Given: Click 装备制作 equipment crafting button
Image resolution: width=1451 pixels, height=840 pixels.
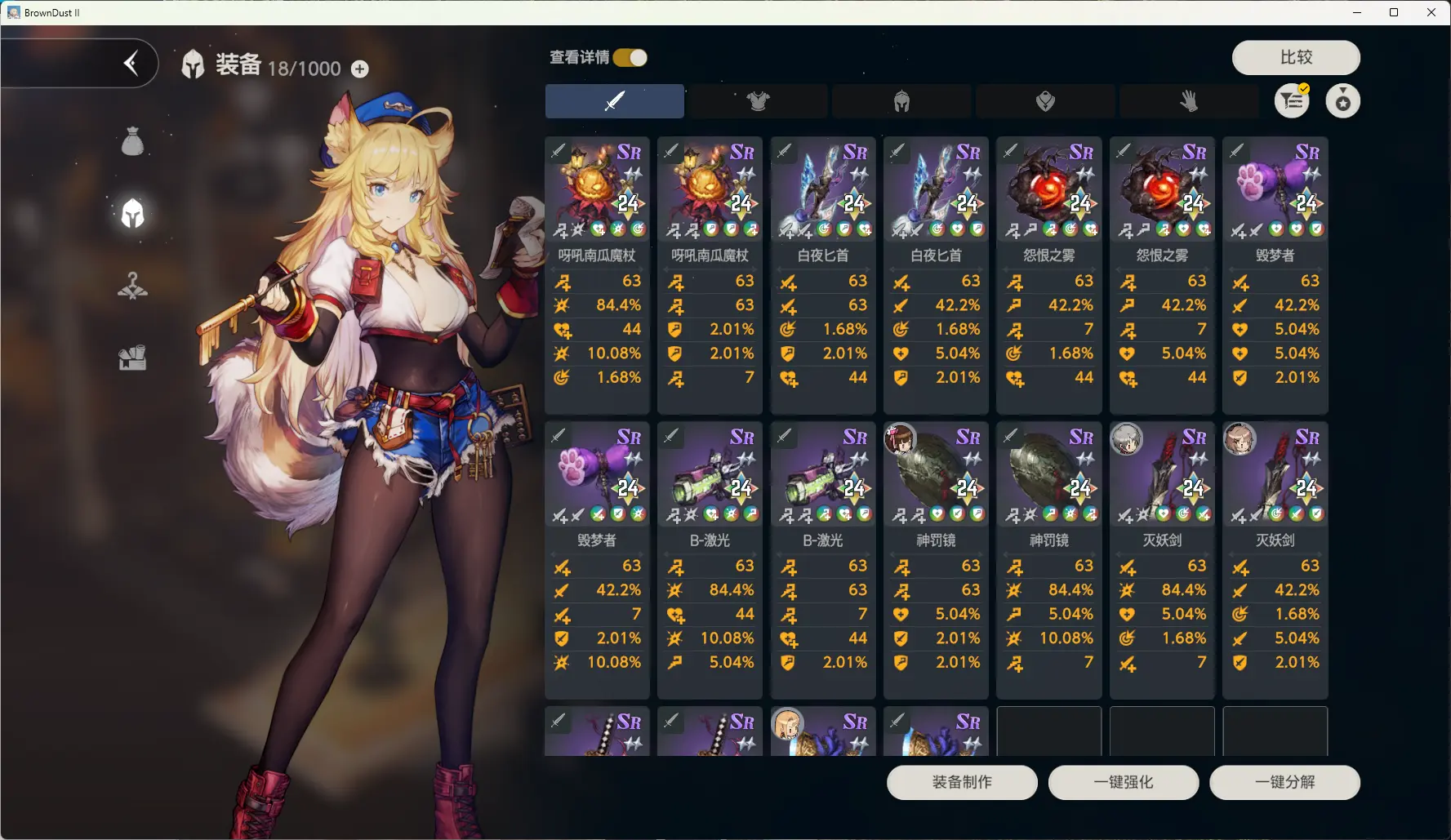Looking at the screenshot, I should (962, 782).
